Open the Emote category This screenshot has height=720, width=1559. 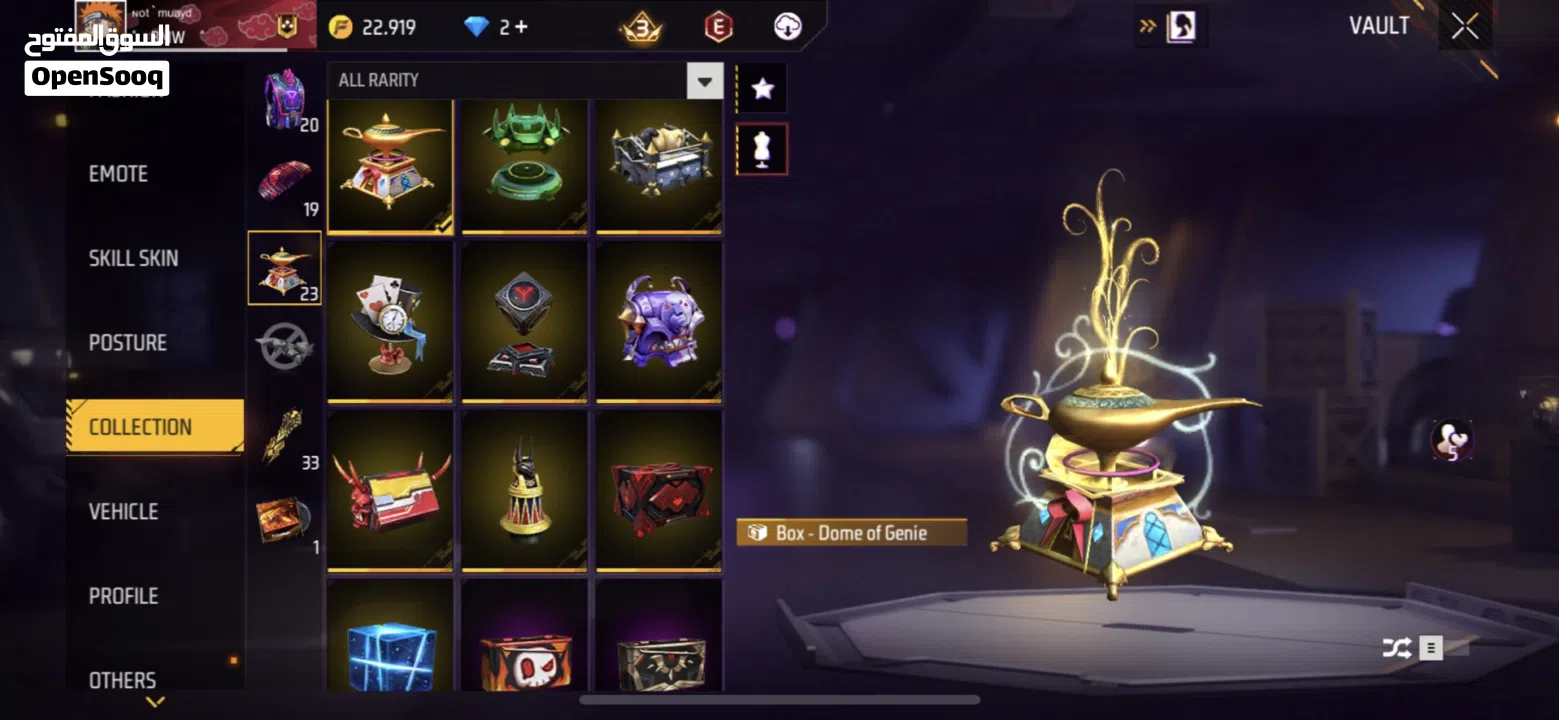tap(119, 174)
